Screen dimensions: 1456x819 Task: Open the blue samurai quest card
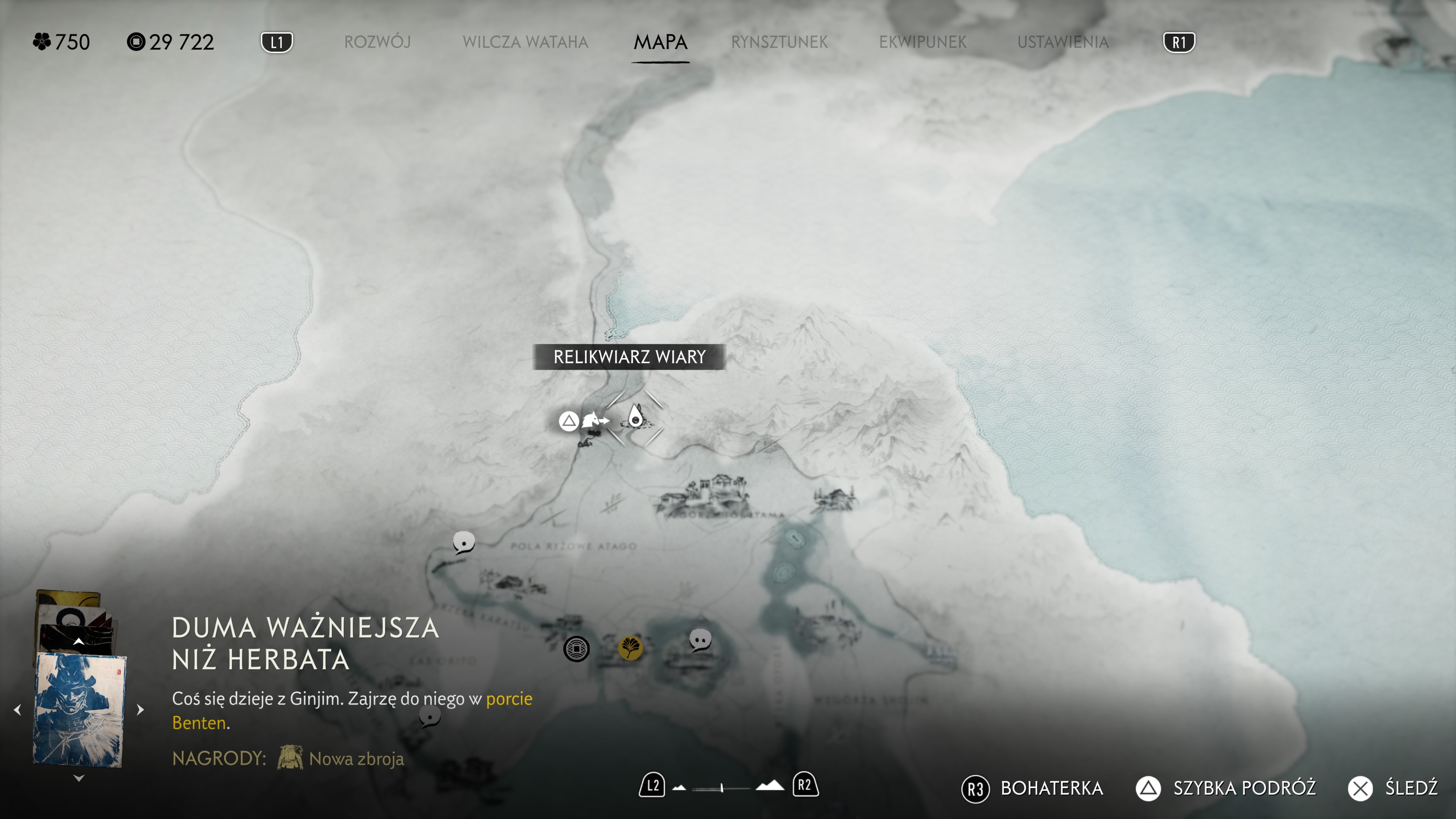(x=78, y=710)
